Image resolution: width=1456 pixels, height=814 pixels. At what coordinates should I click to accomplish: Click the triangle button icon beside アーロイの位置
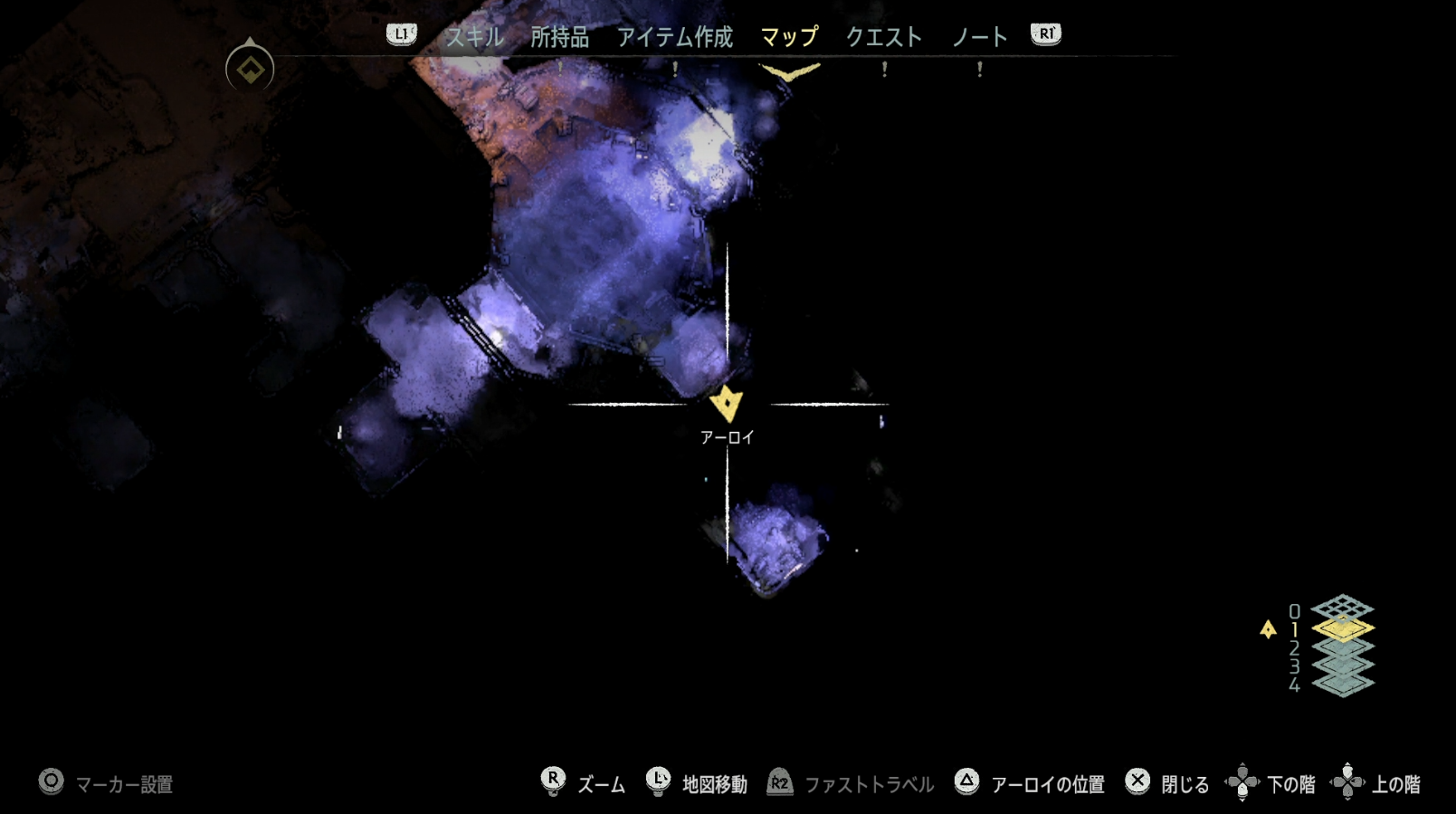pos(967,780)
